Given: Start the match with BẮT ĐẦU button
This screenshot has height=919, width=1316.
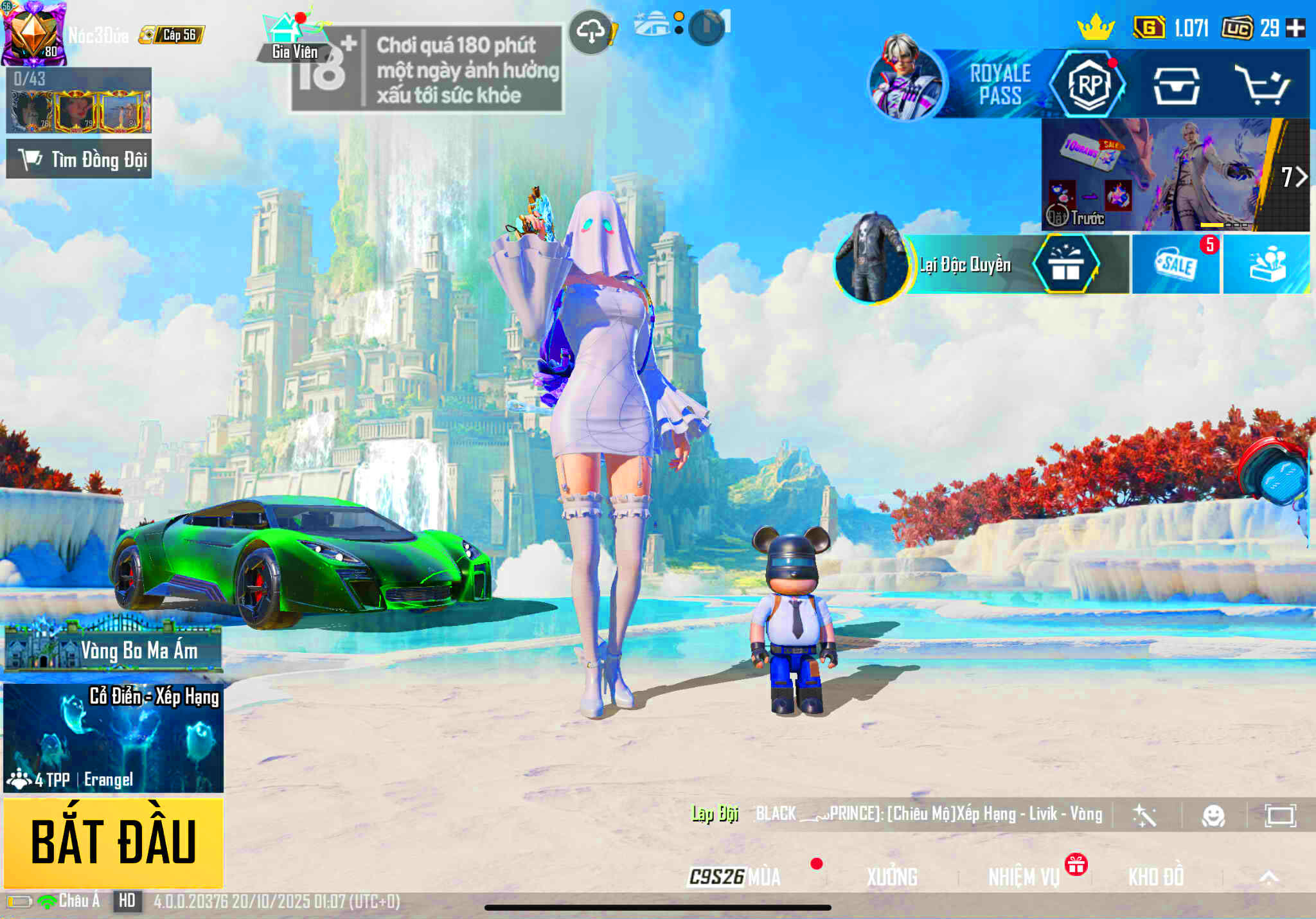Looking at the screenshot, I should click(113, 842).
